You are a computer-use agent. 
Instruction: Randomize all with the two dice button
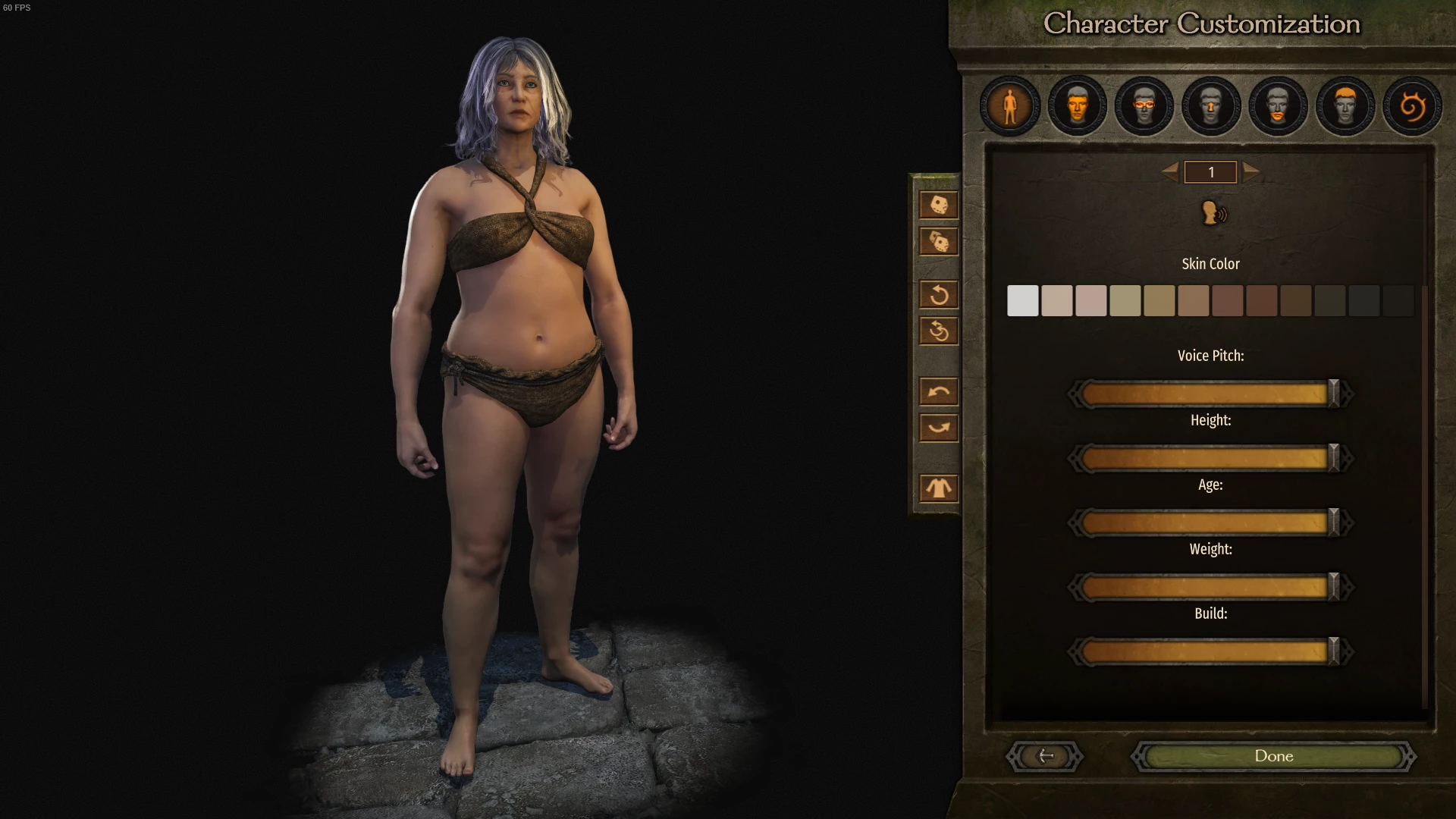coord(939,242)
